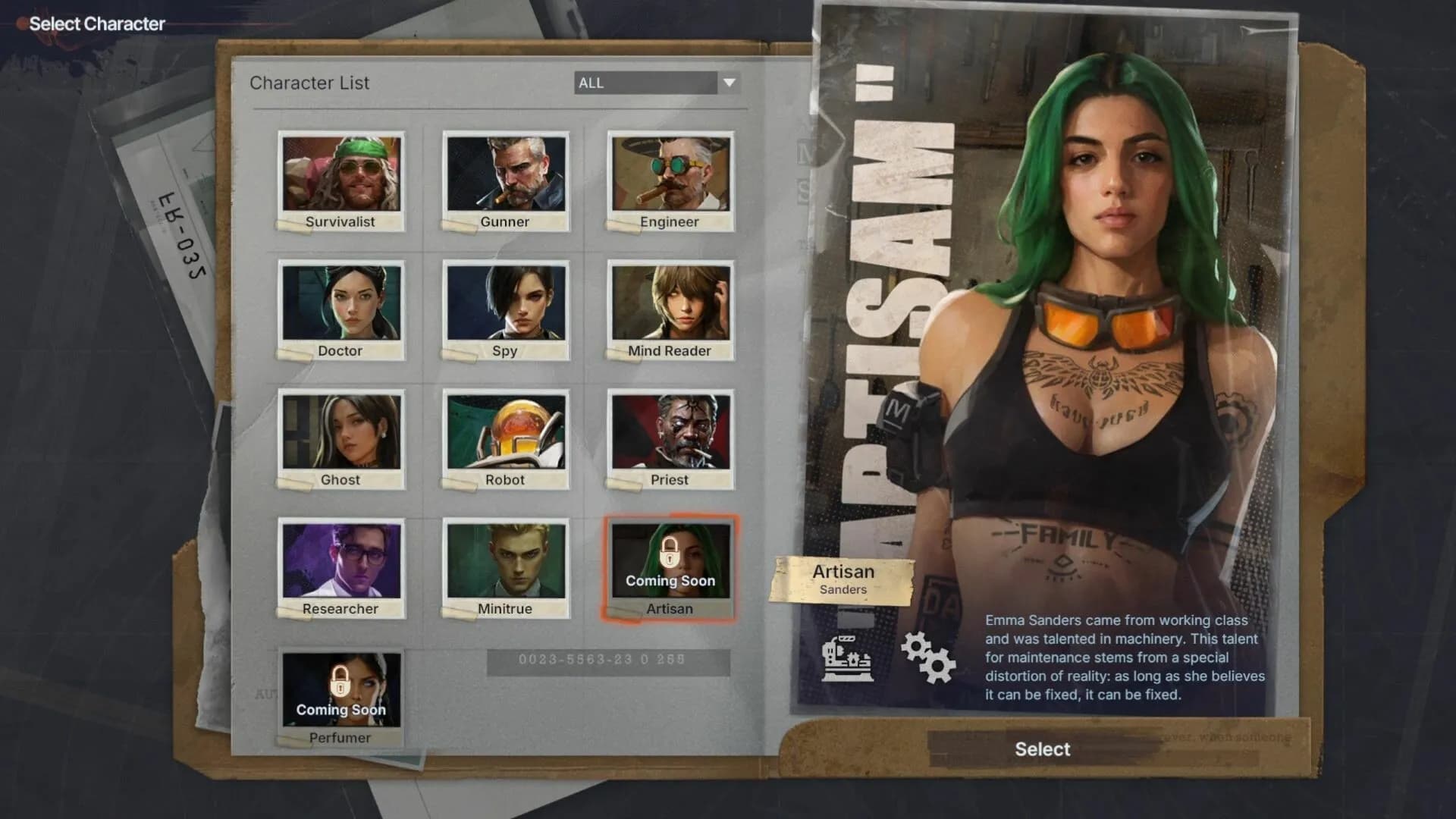The height and width of the screenshot is (819, 1456).
Task: Open the ALL character filter dropdown
Action: tap(648, 83)
